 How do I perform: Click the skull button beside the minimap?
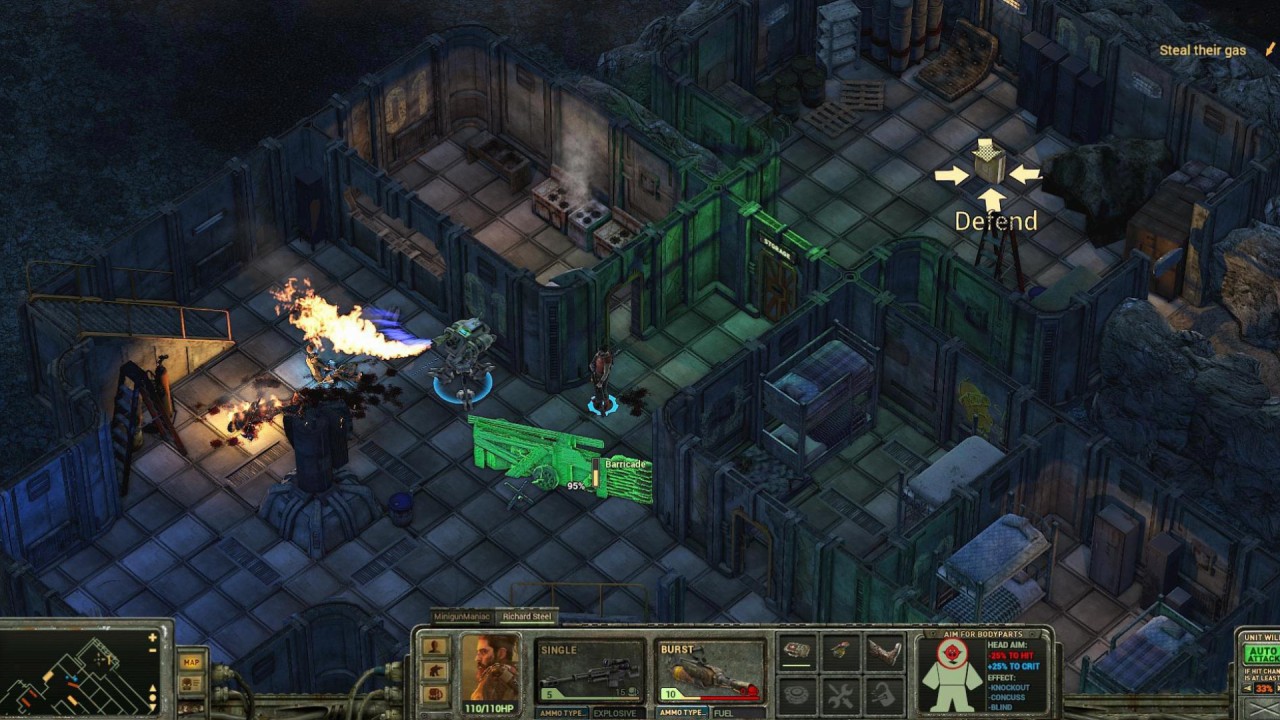tap(190, 684)
